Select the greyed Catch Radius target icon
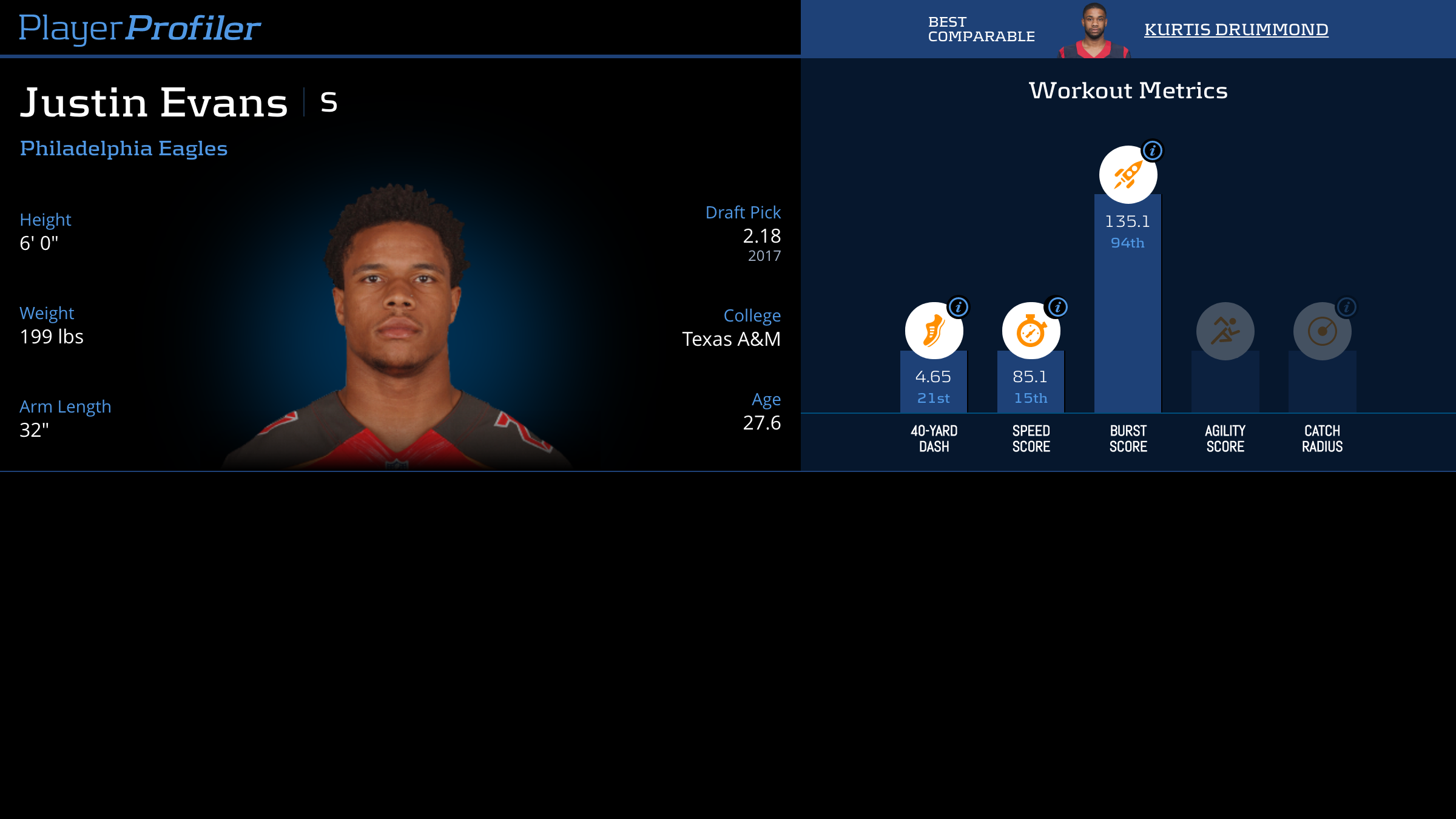The image size is (1456, 819). [1322, 331]
